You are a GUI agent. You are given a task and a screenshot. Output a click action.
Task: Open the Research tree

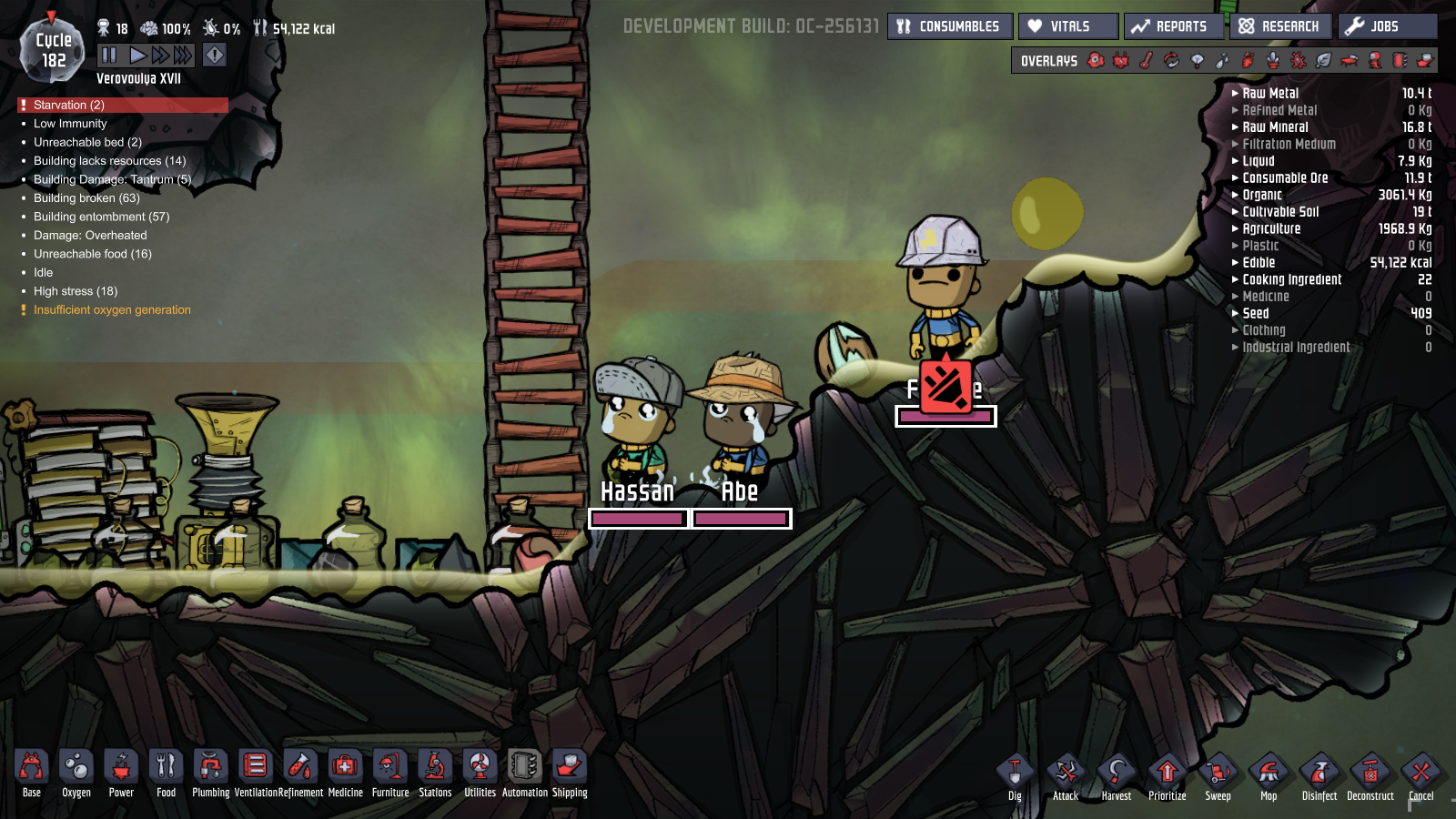[x=1279, y=26]
